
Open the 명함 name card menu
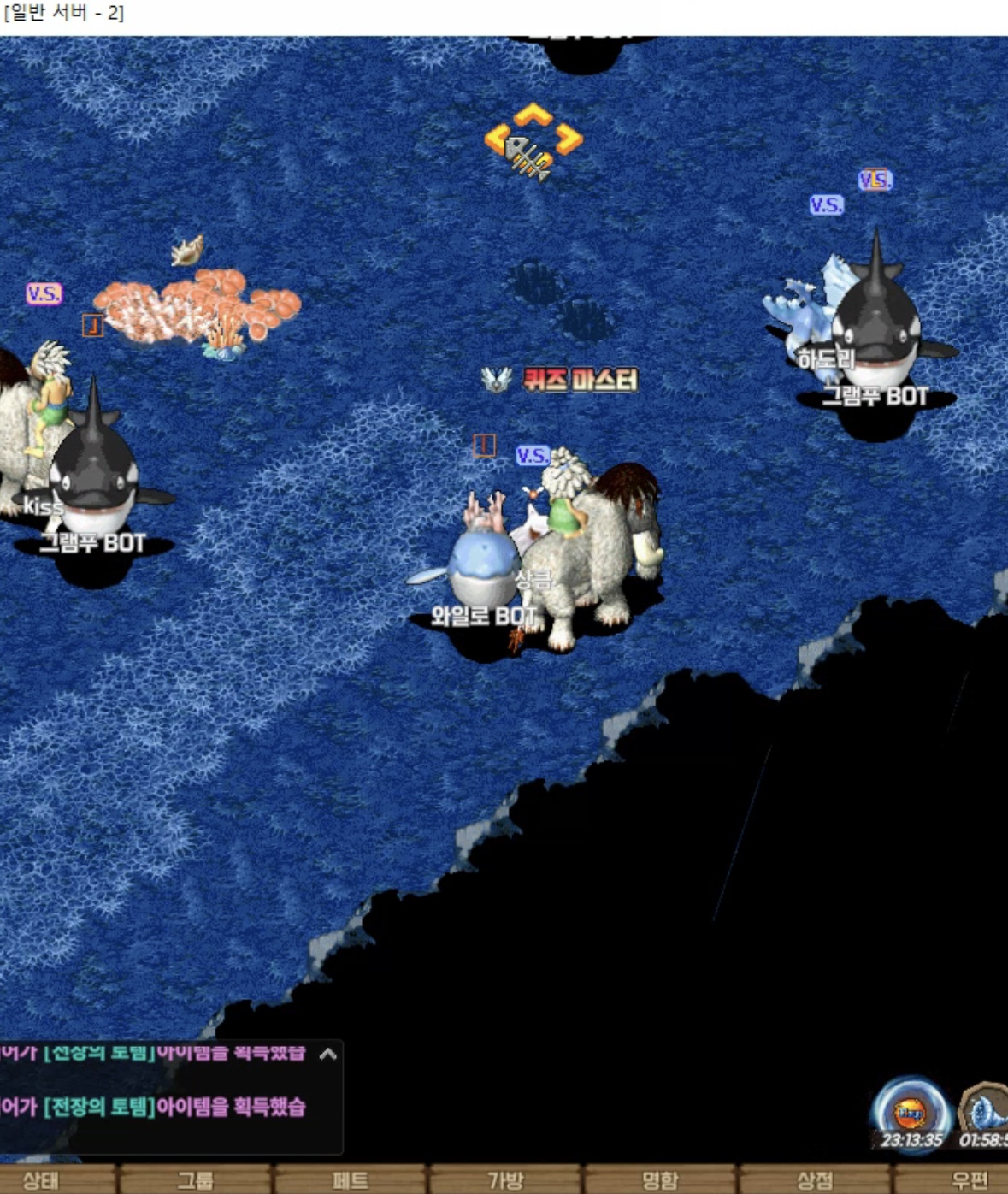(x=659, y=1180)
